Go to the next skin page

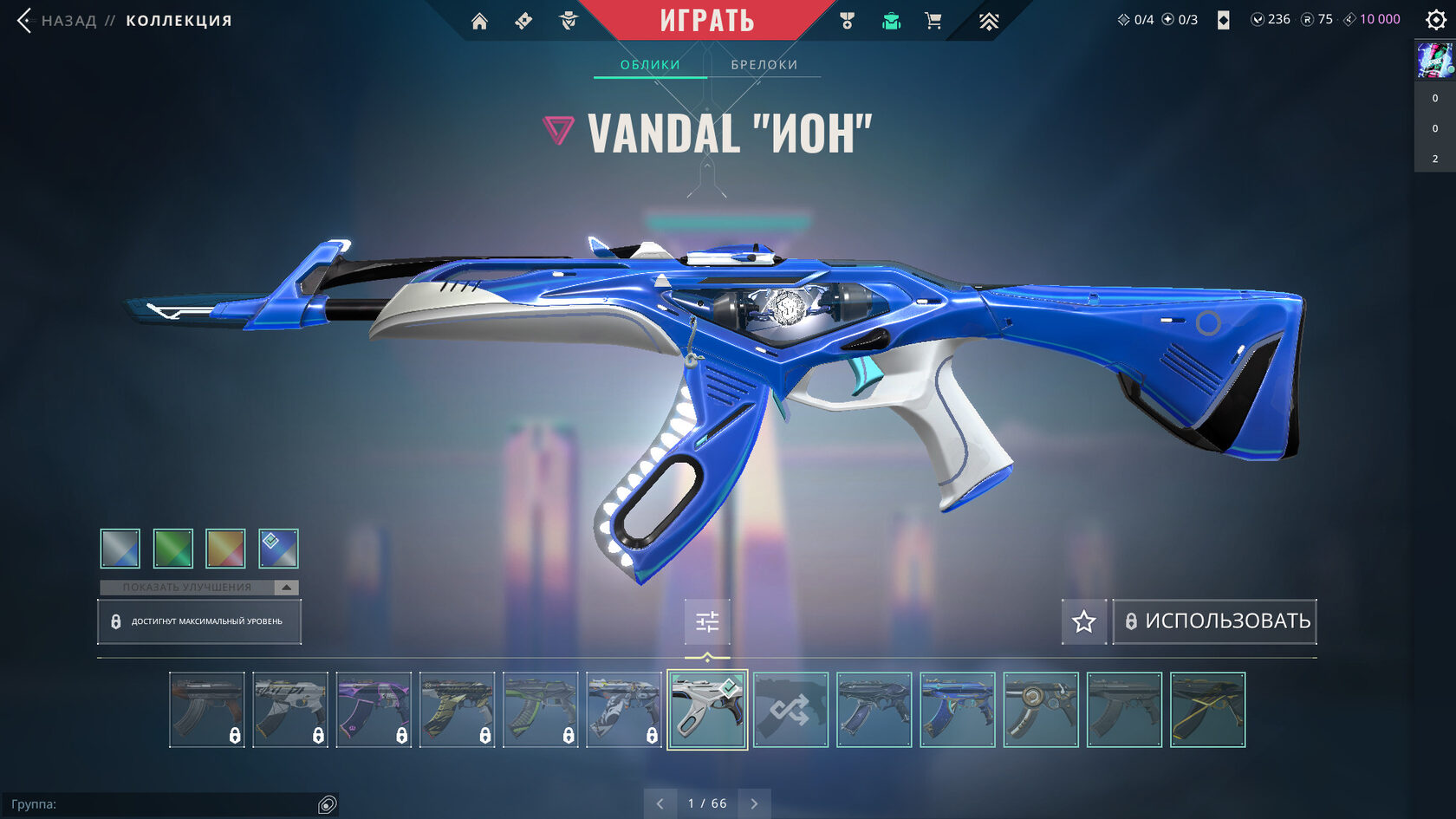pyautogui.click(x=754, y=803)
